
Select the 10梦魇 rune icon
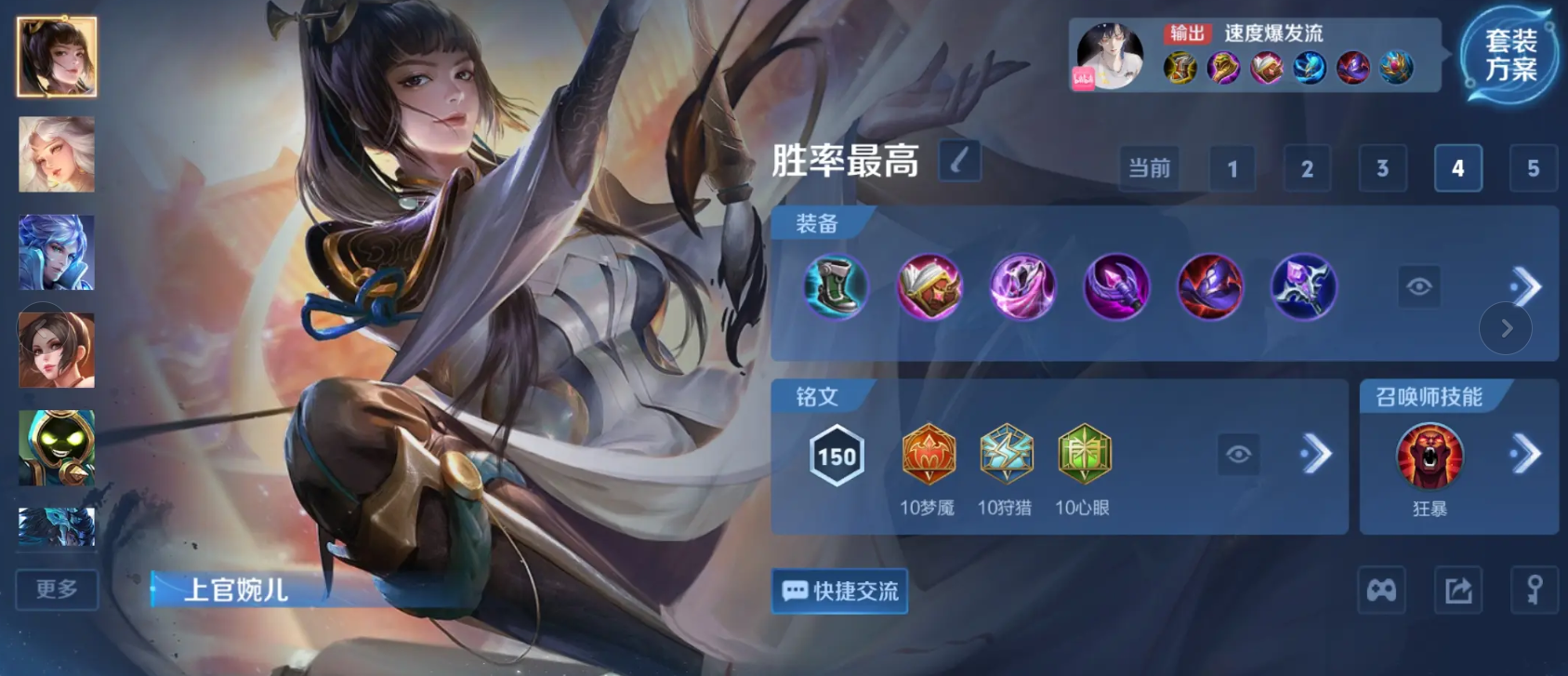929,454
